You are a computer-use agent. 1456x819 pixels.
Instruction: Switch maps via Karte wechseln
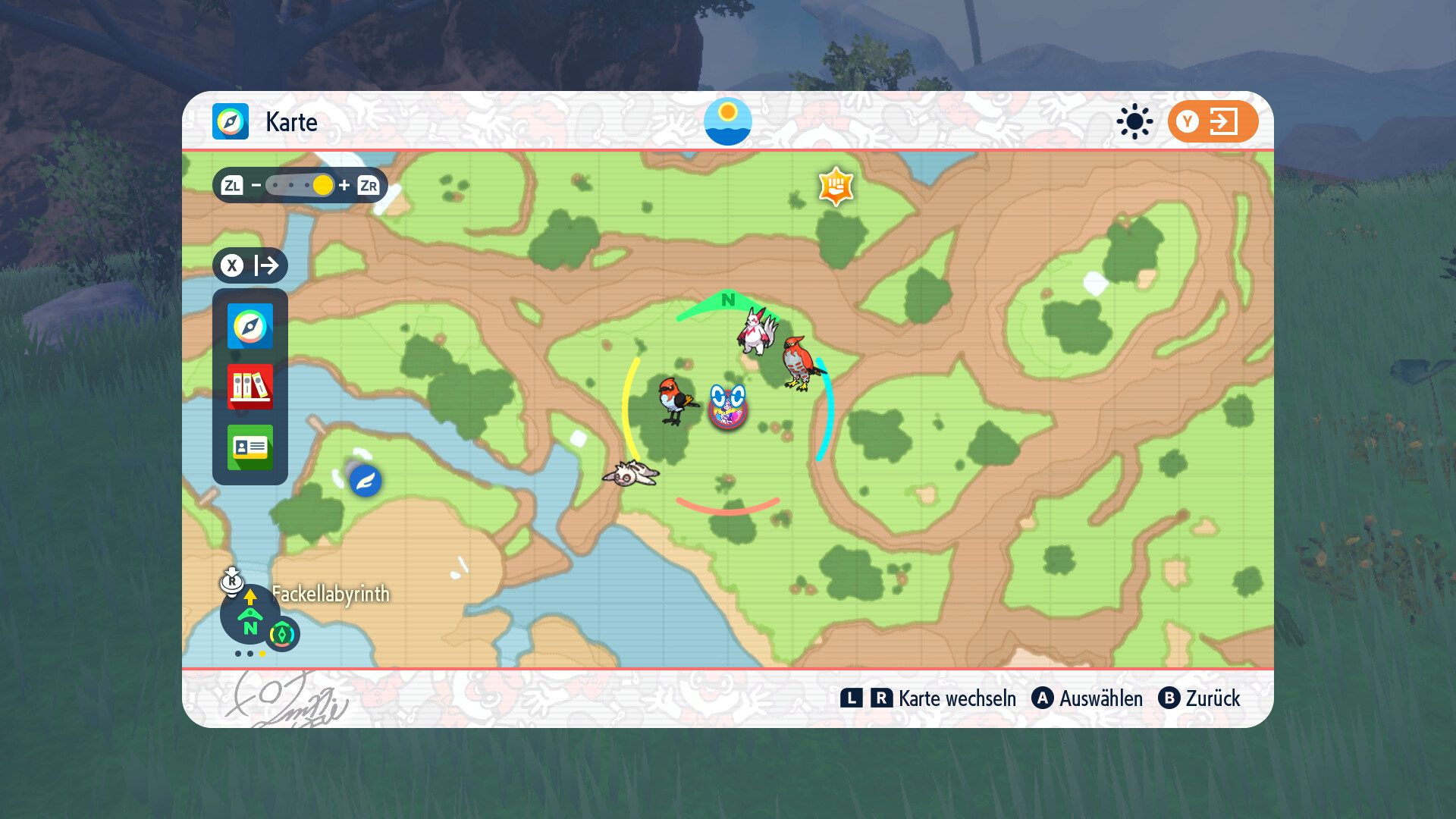[929, 698]
